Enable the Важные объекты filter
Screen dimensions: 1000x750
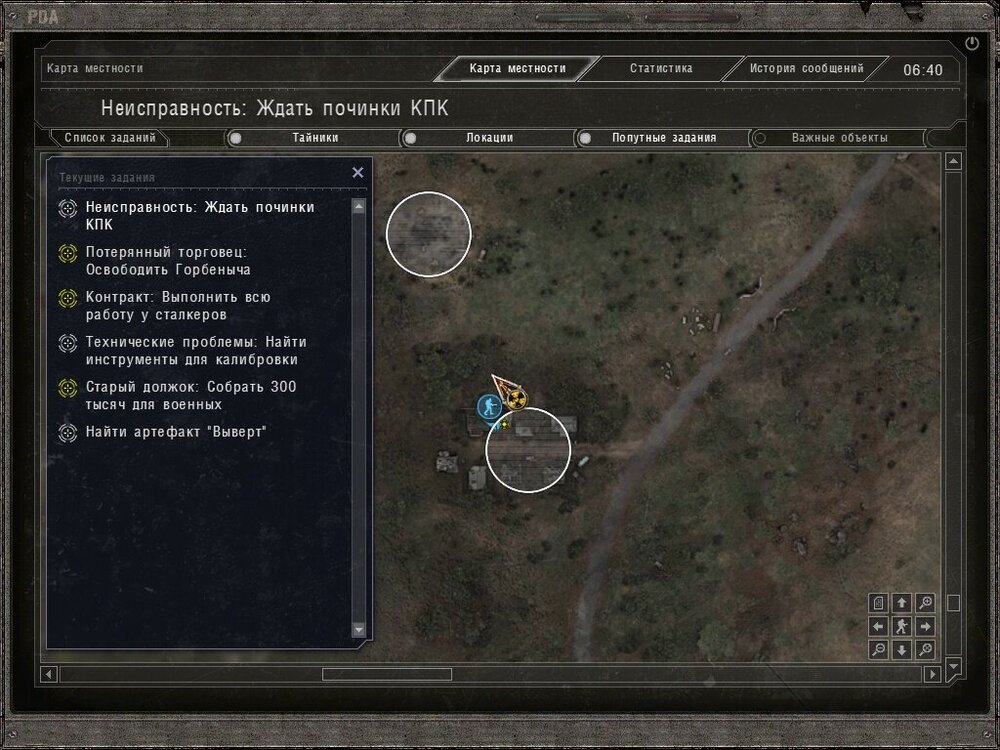[x=760, y=138]
